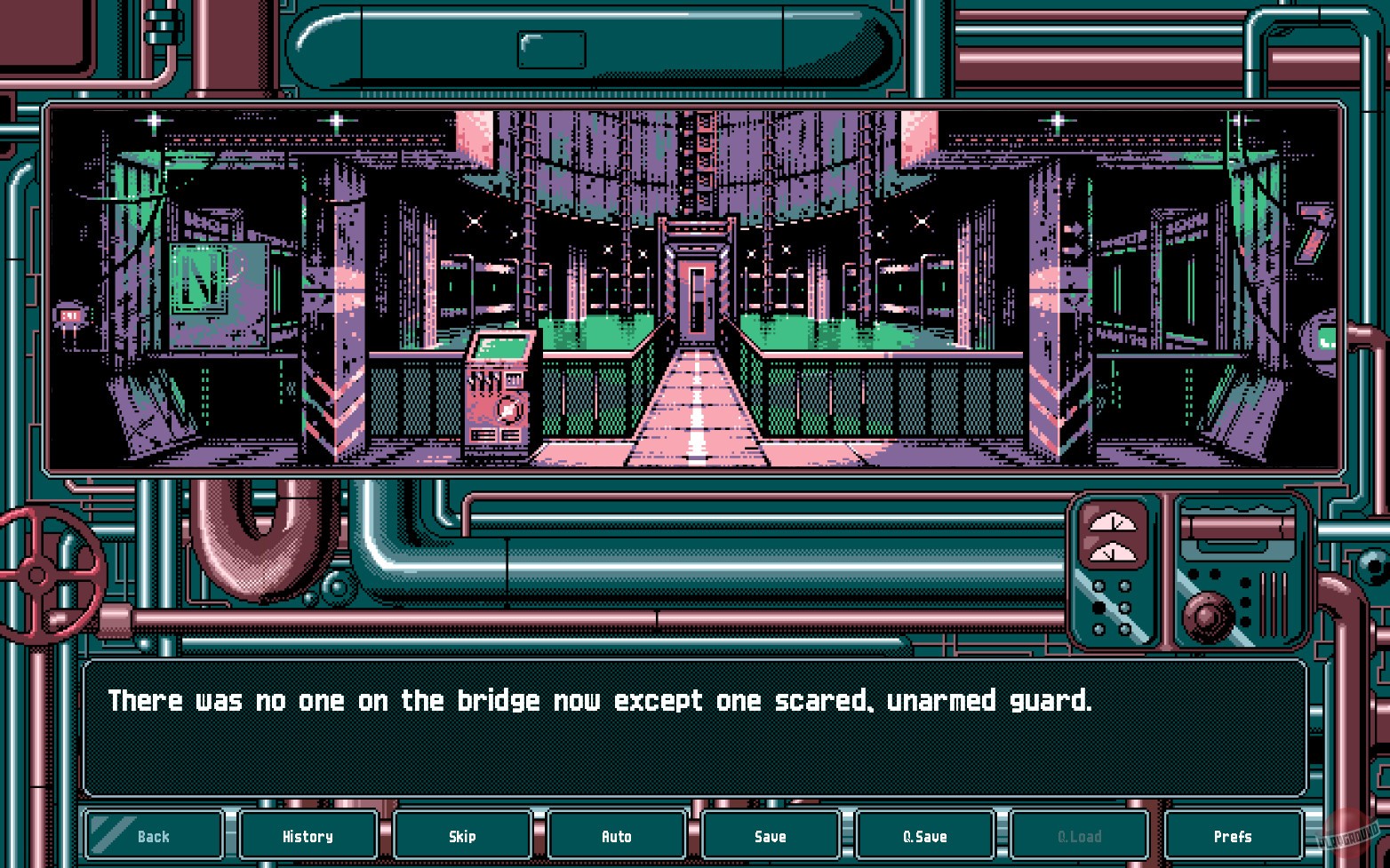This screenshot has width=1390, height=868.
Task: Attempt the grayed-out Q.Load option
Action: coord(1078,835)
